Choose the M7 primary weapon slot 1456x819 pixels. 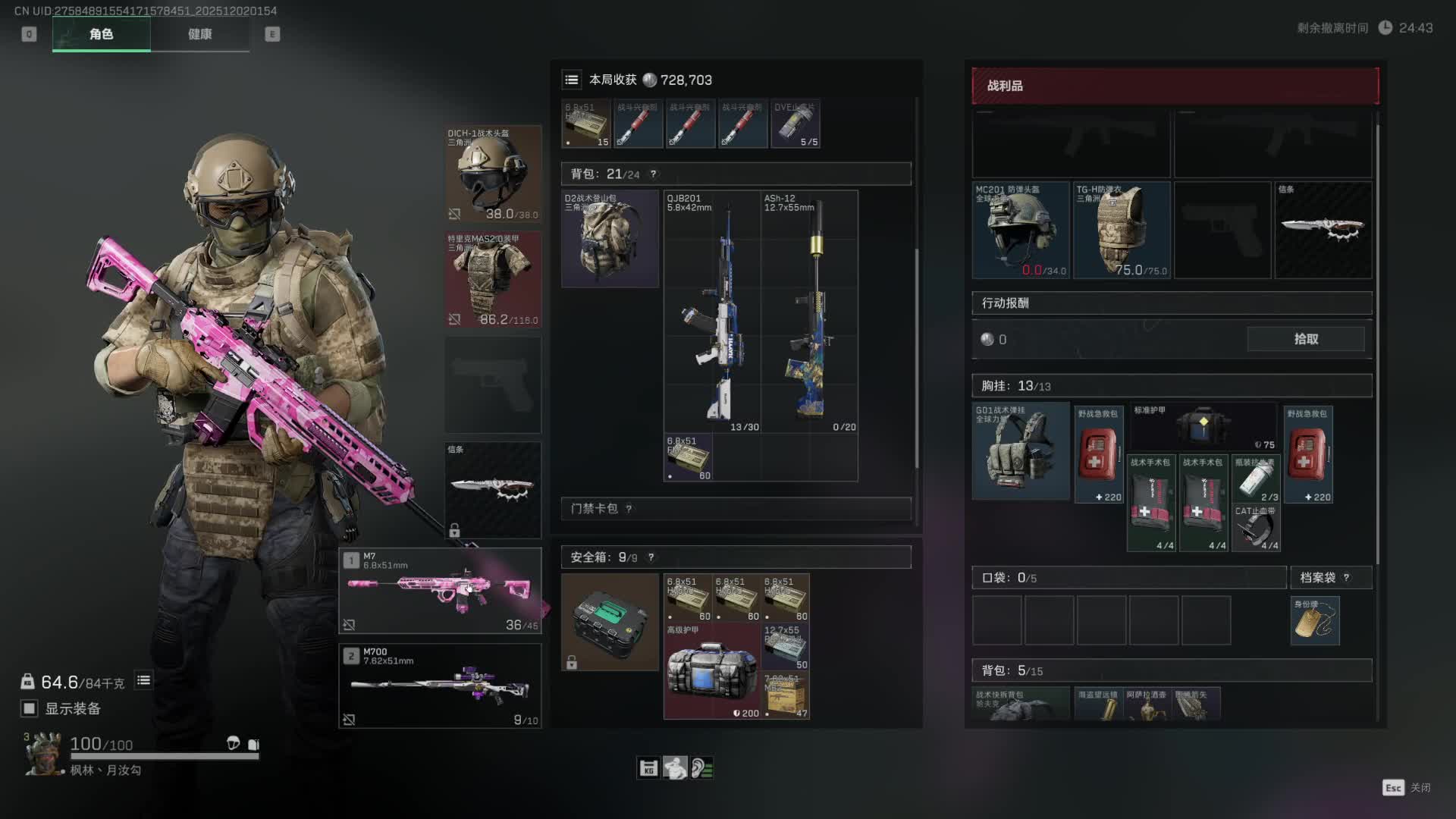click(x=440, y=591)
